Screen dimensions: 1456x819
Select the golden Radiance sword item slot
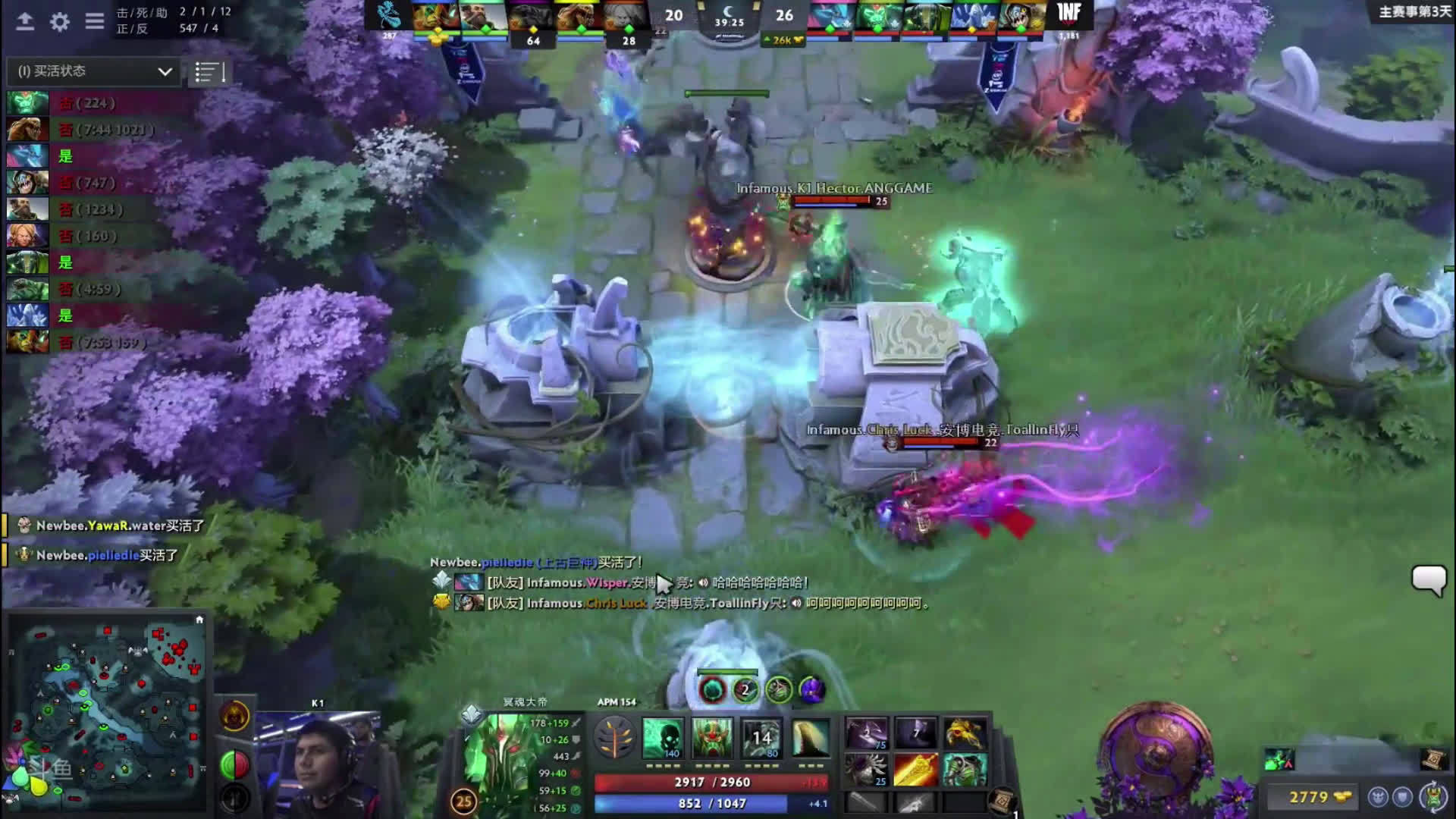[x=915, y=770]
